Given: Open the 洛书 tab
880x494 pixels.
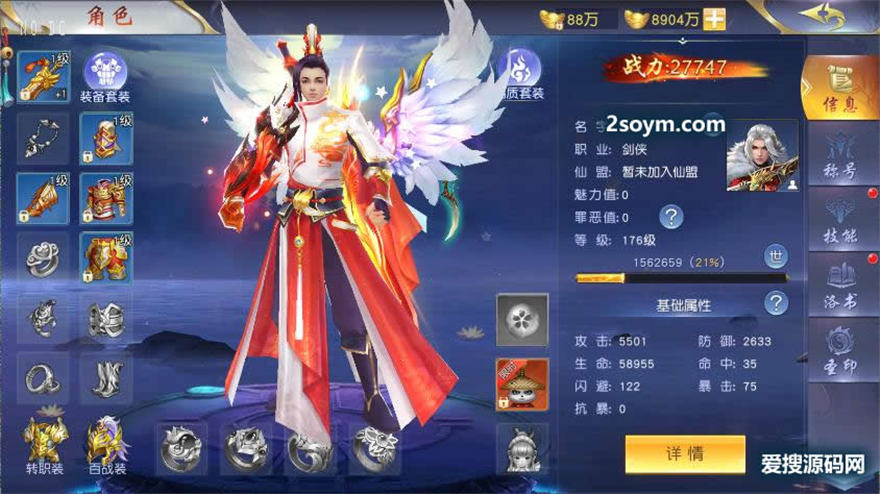Looking at the screenshot, I should (x=837, y=283).
